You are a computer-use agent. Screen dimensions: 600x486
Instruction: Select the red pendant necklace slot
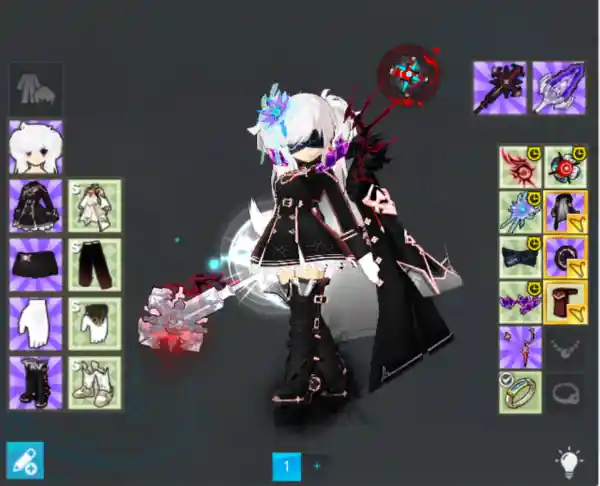pos(520,347)
